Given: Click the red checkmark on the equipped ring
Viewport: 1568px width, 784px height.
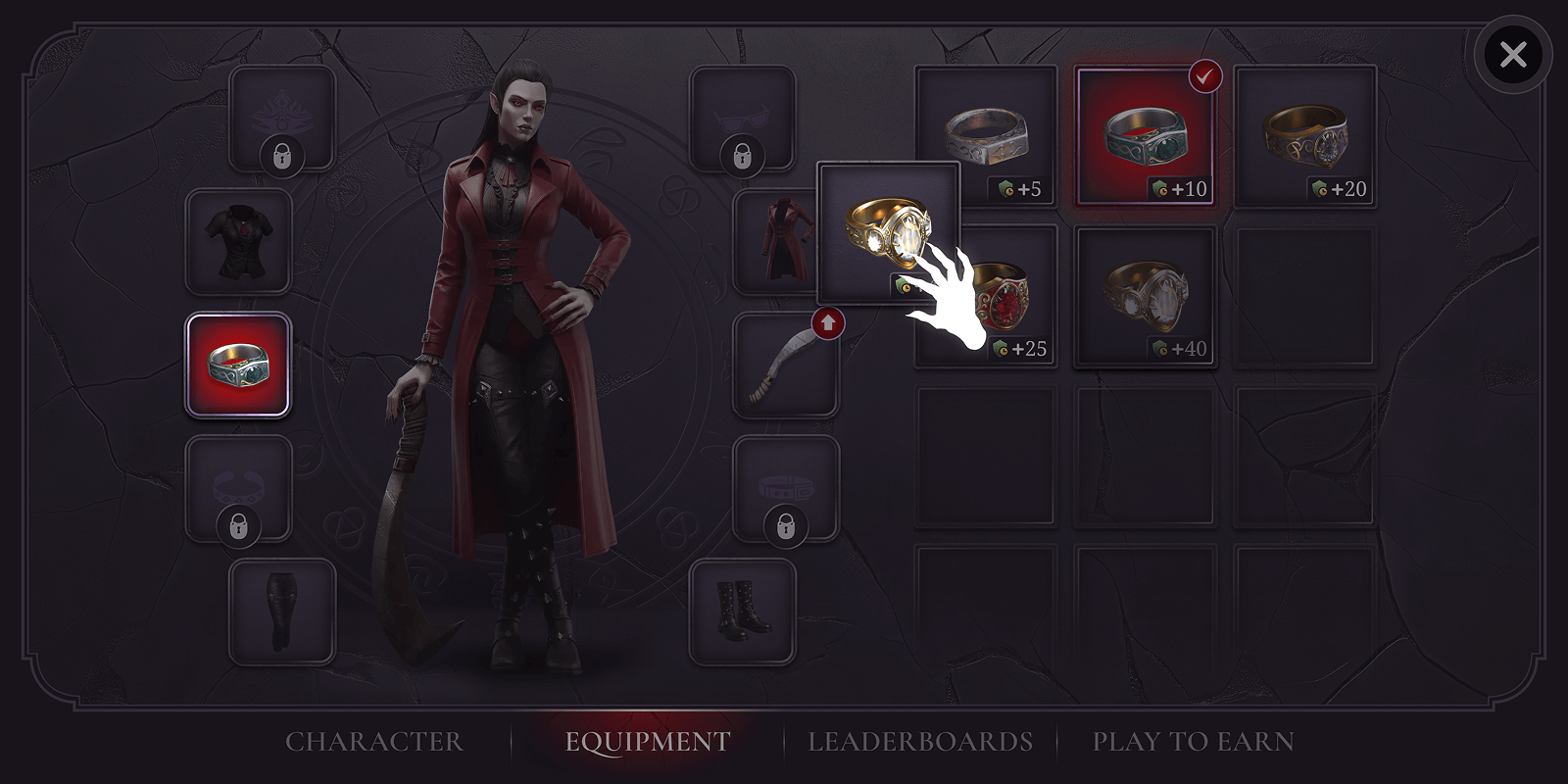Looking at the screenshot, I should (x=1207, y=74).
